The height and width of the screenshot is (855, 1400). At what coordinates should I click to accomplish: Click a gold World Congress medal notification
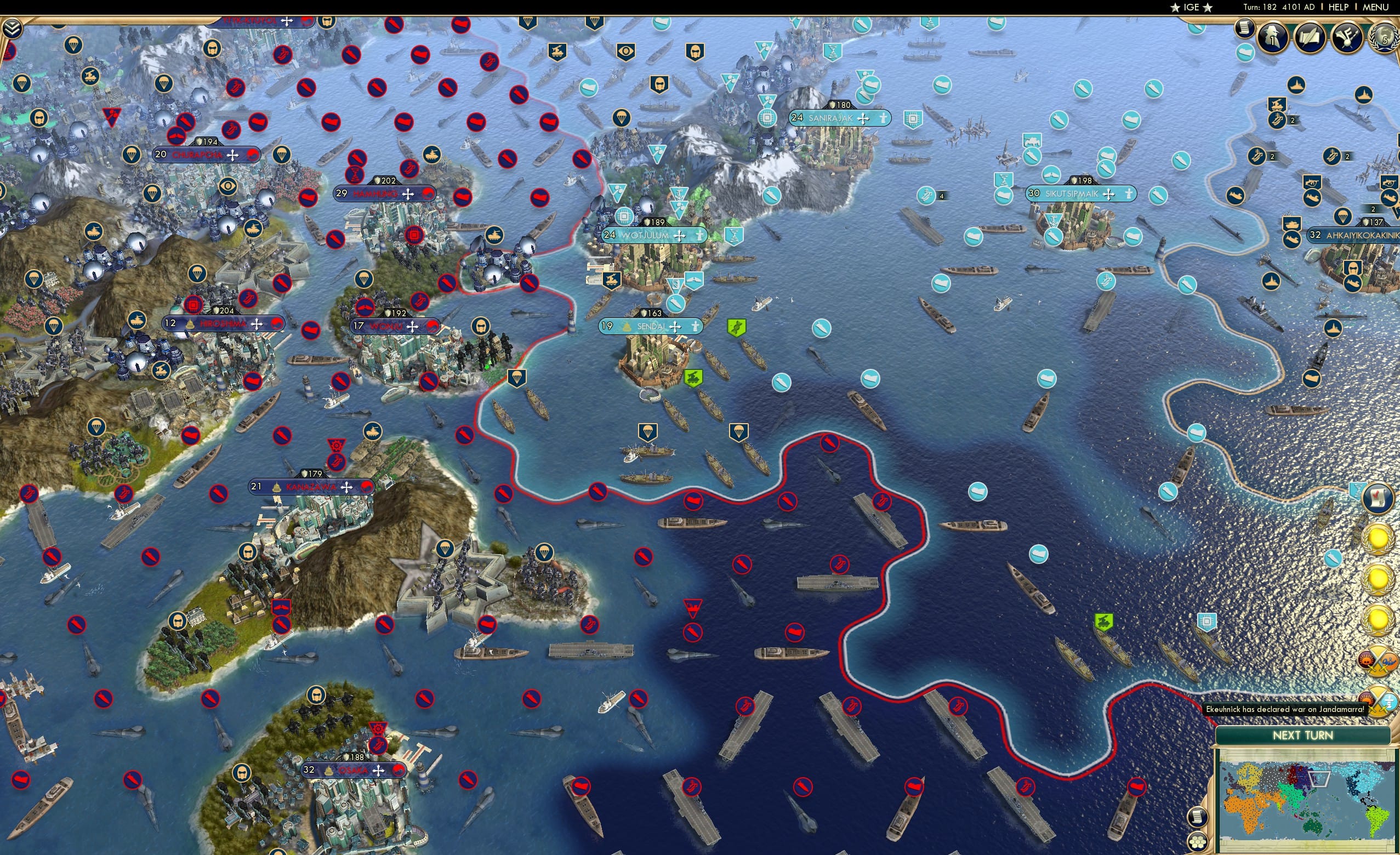(1379, 539)
